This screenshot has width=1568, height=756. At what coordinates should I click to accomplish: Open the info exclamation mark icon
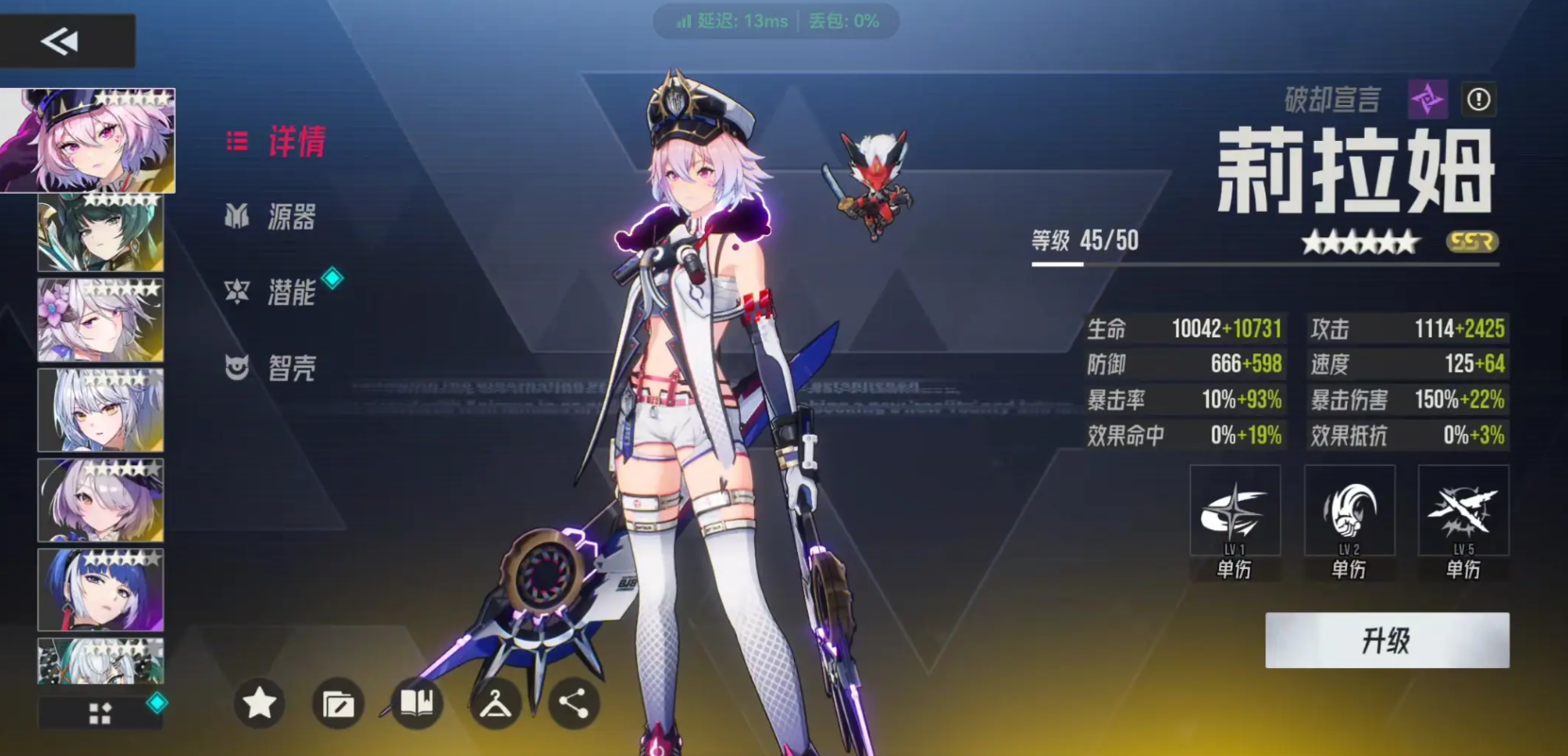(x=1478, y=99)
